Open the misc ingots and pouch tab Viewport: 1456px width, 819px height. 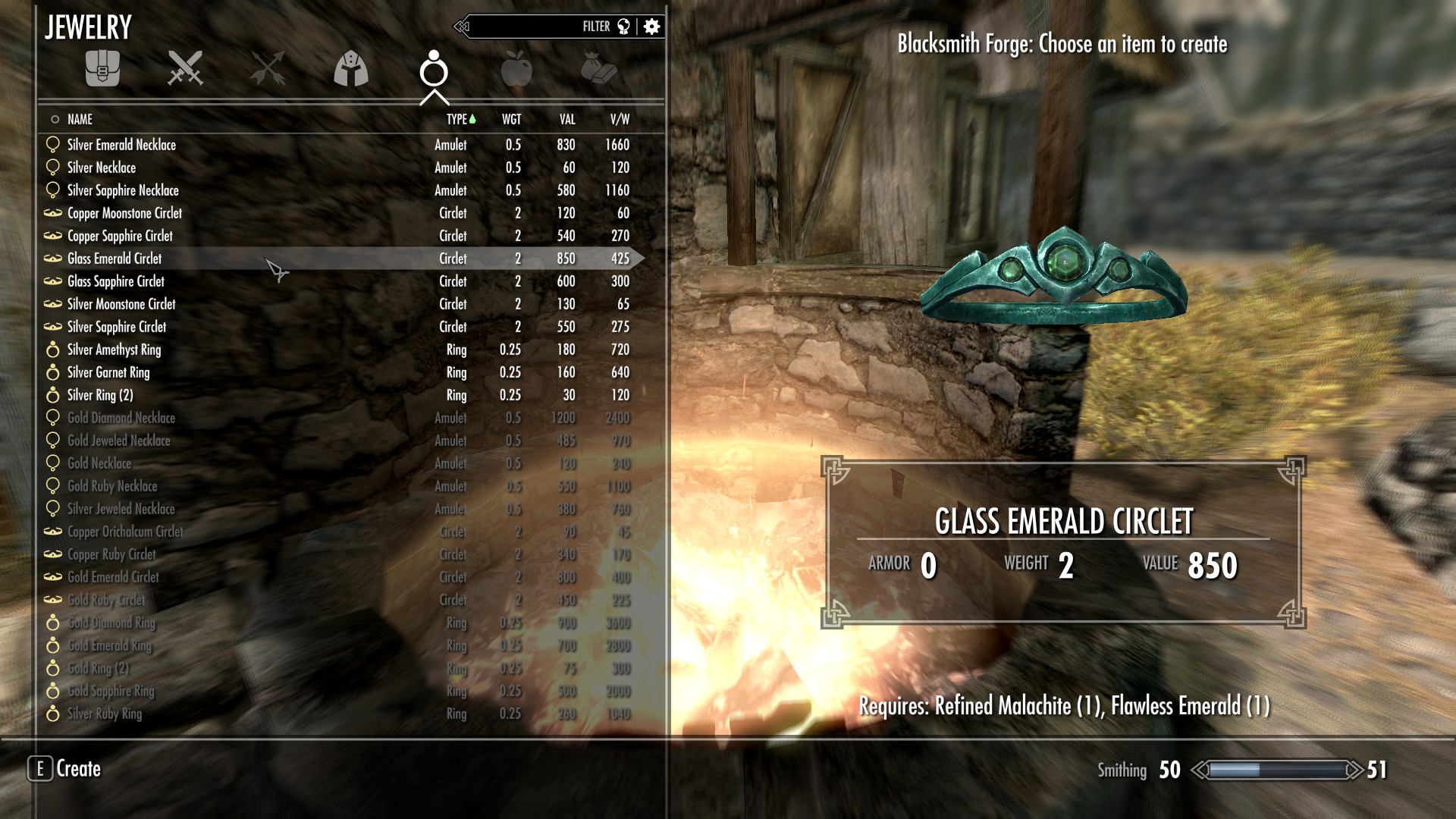click(598, 68)
